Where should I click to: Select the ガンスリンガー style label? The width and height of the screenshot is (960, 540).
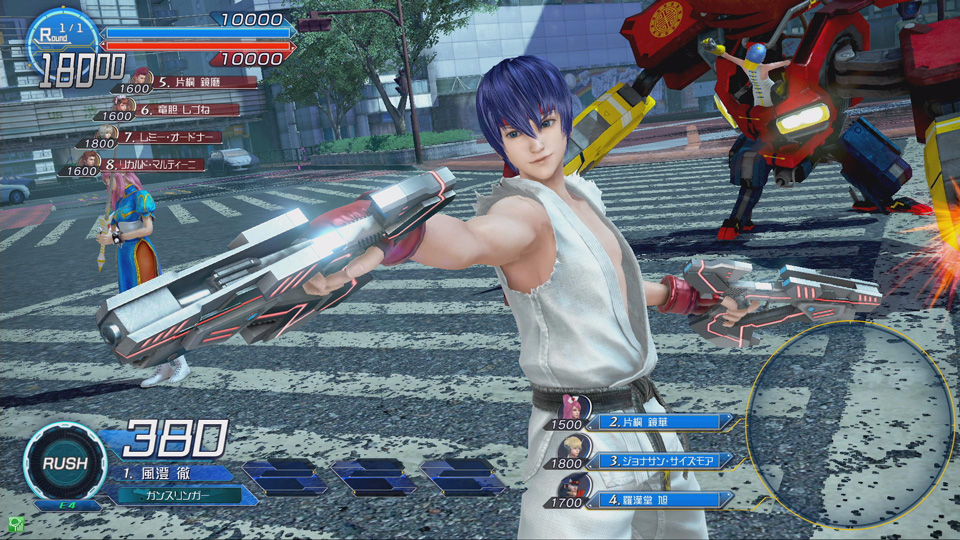[180, 494]
